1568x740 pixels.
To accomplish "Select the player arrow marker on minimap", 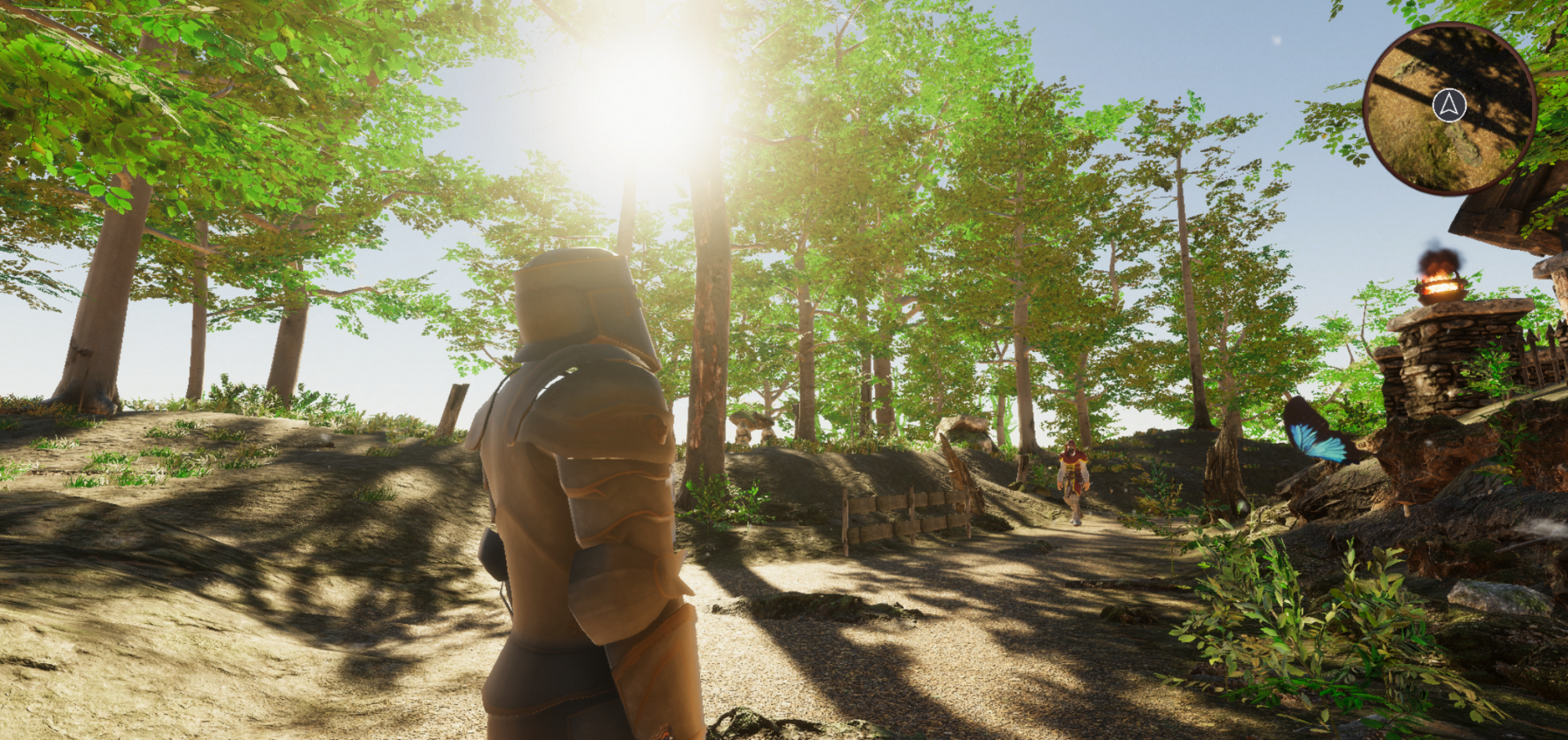I will (1450, 105).
